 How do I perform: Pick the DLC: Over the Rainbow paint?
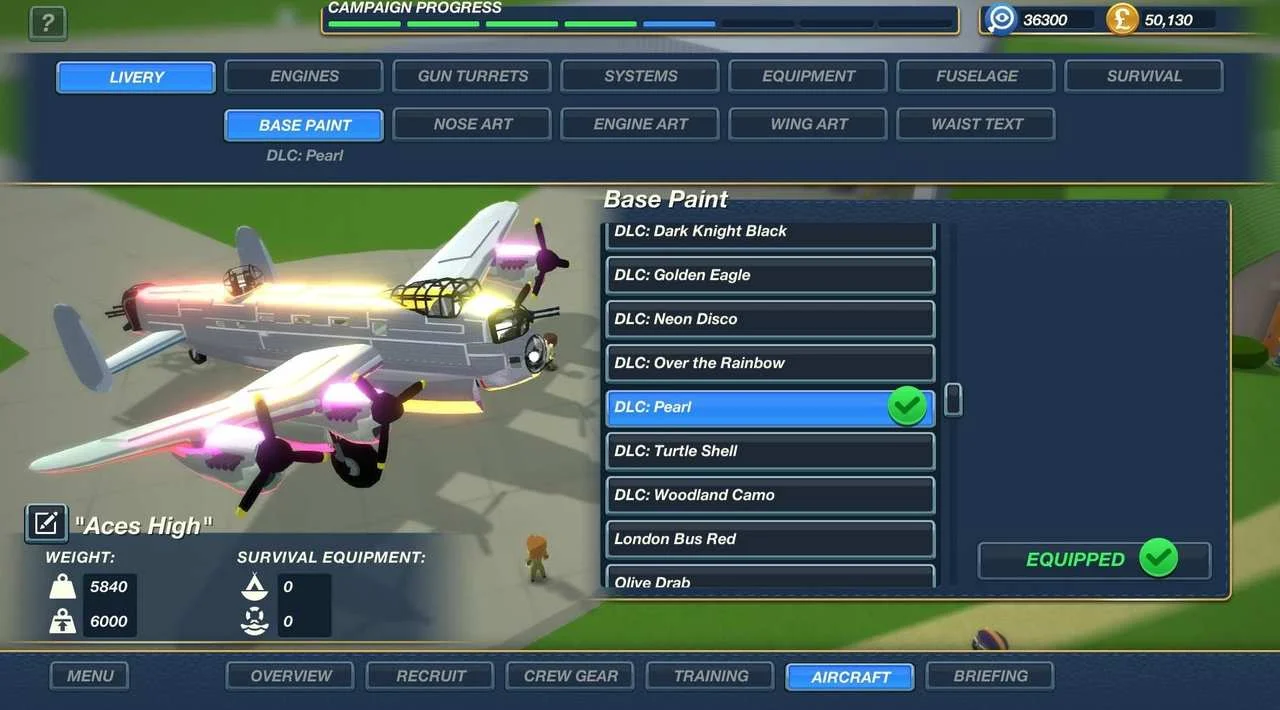[x=770, y=363]
